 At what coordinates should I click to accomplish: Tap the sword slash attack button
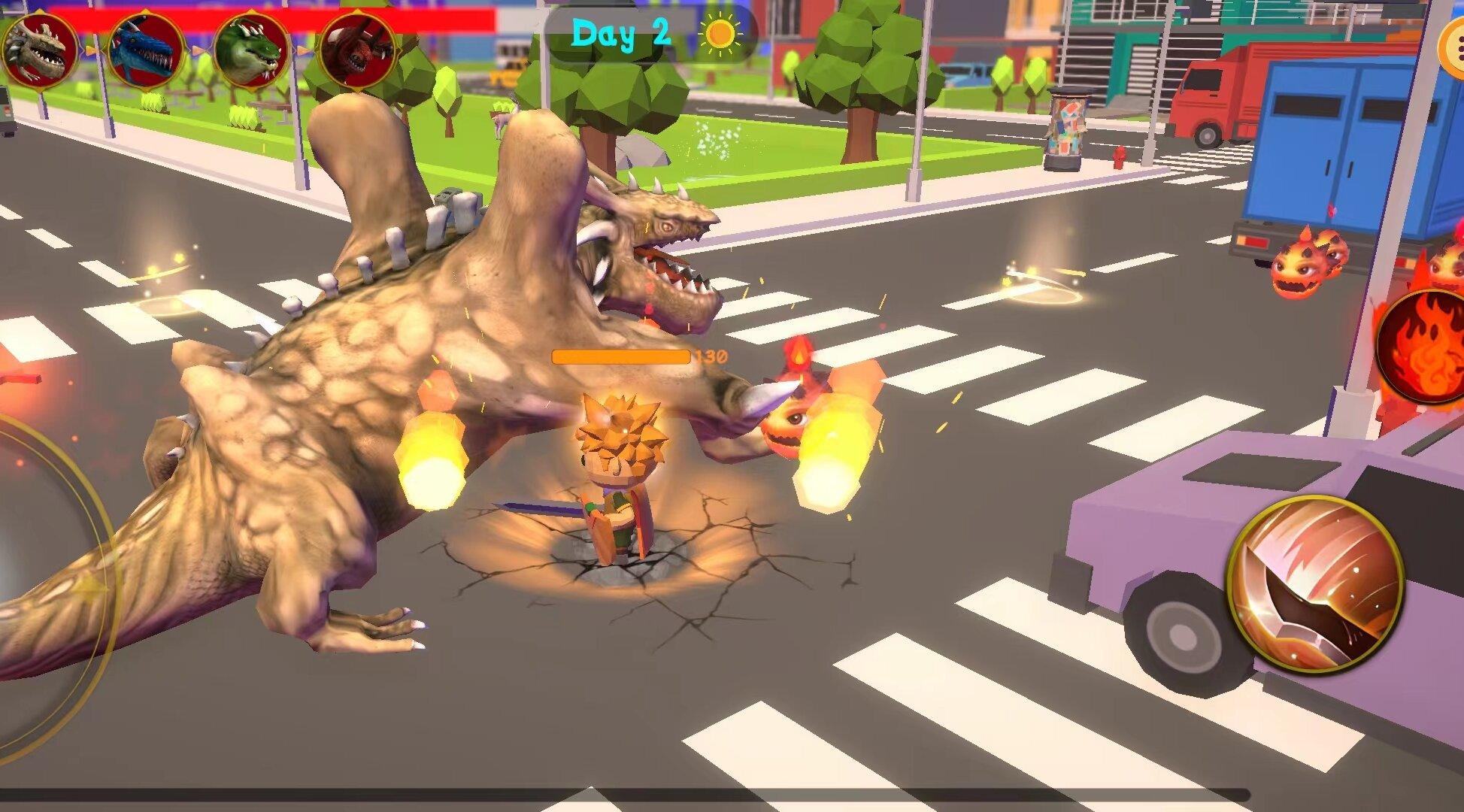coord(1315,585)
